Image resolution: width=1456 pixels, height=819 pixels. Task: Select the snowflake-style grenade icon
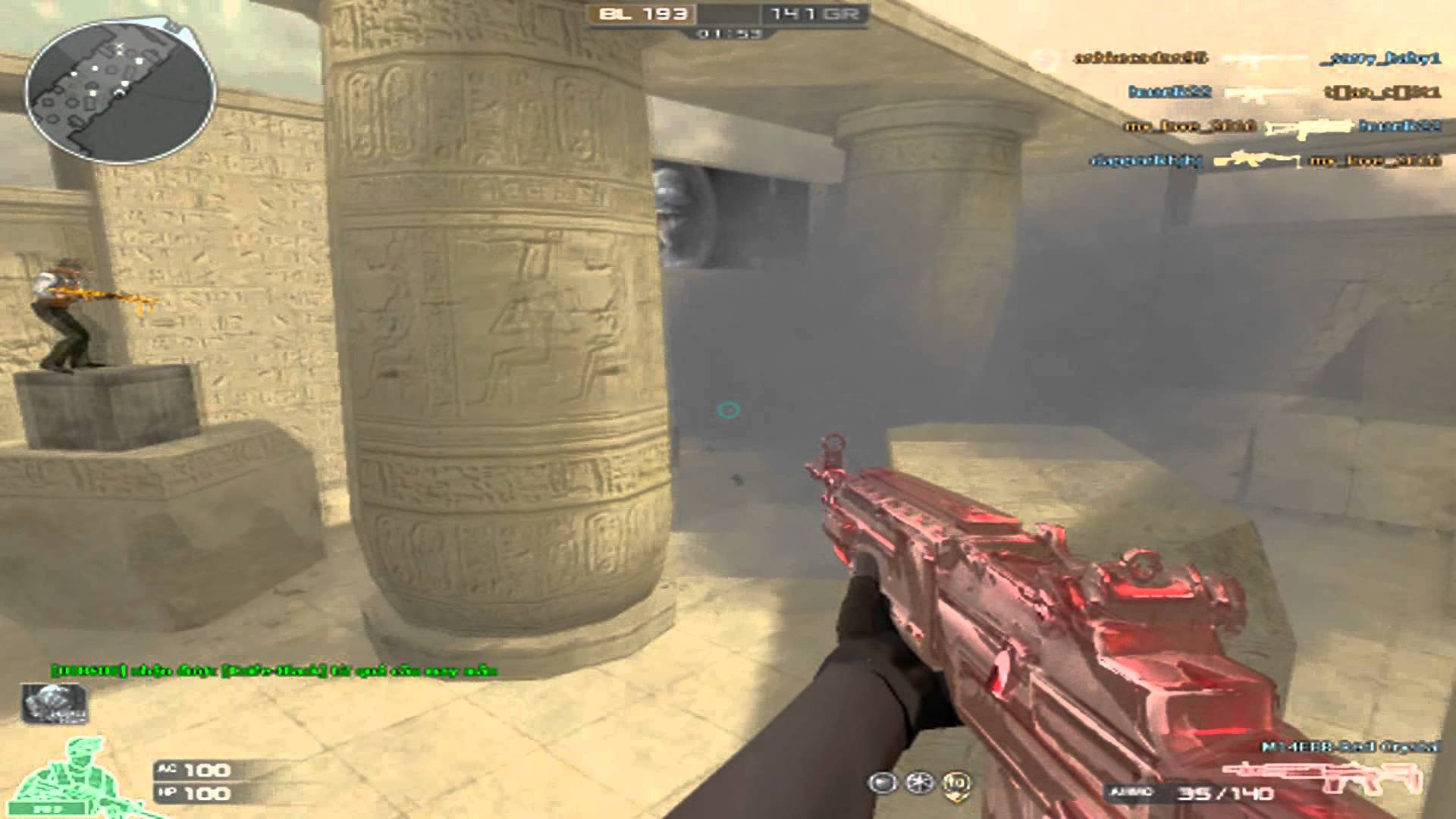(920, 783)
